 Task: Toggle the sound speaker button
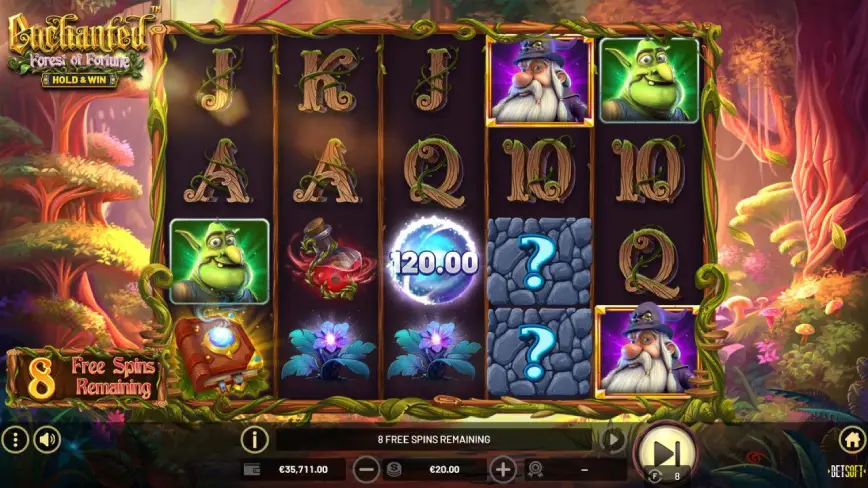click(47, 439)
